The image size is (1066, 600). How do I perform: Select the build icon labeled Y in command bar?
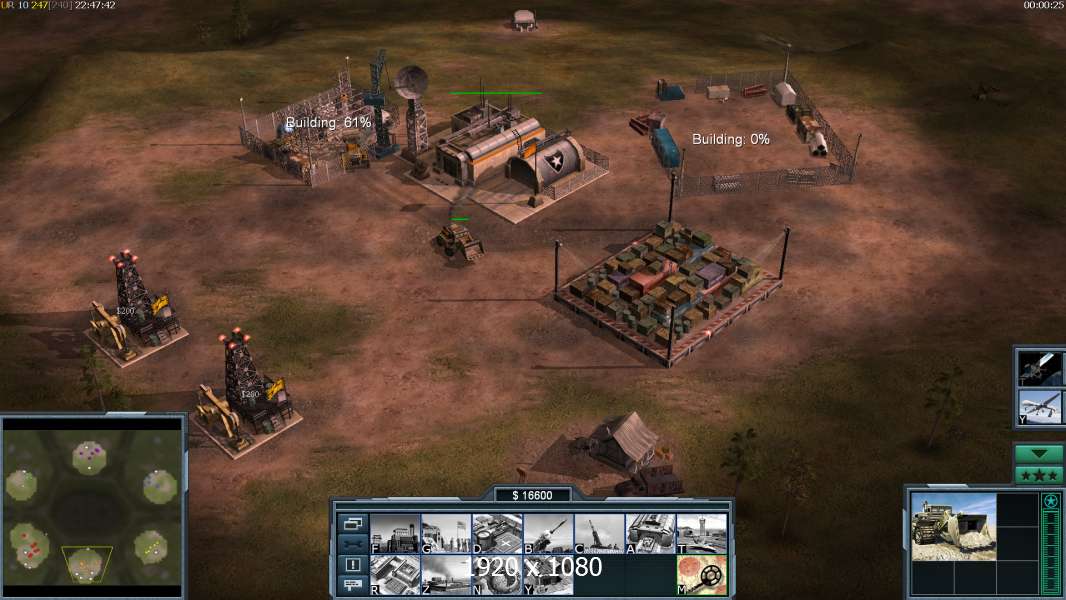(547, 574)
